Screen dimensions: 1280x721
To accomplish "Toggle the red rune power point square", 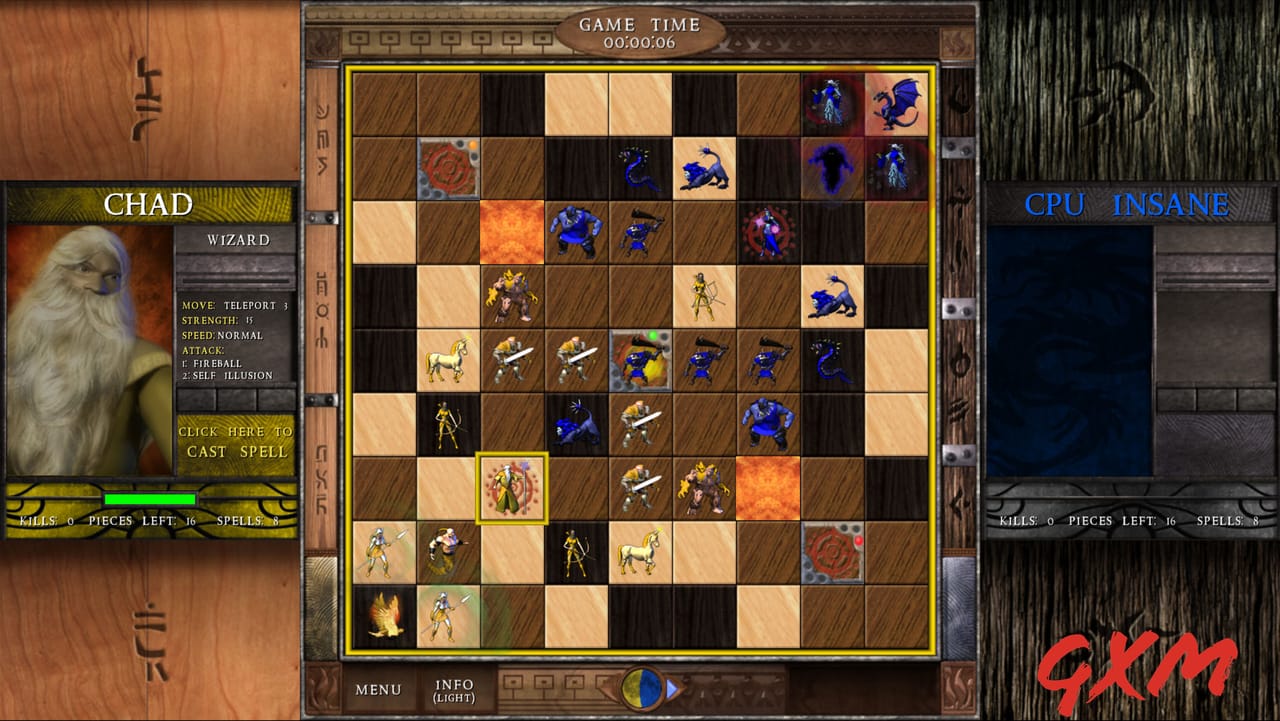I will (x=447, y=167).
